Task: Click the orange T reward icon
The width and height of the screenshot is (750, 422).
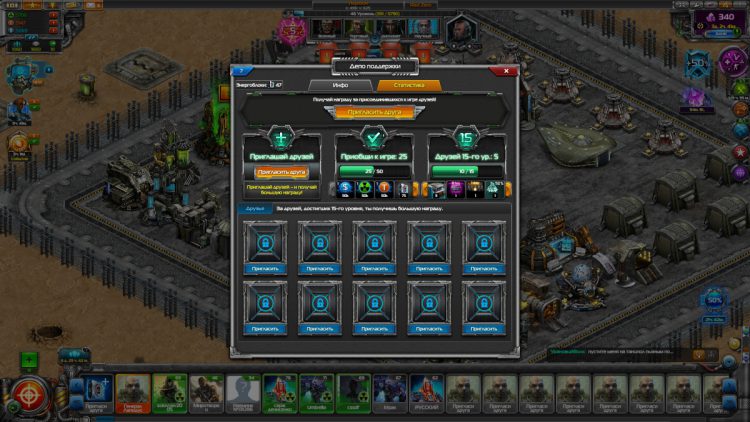Action: tap(384, 188)
